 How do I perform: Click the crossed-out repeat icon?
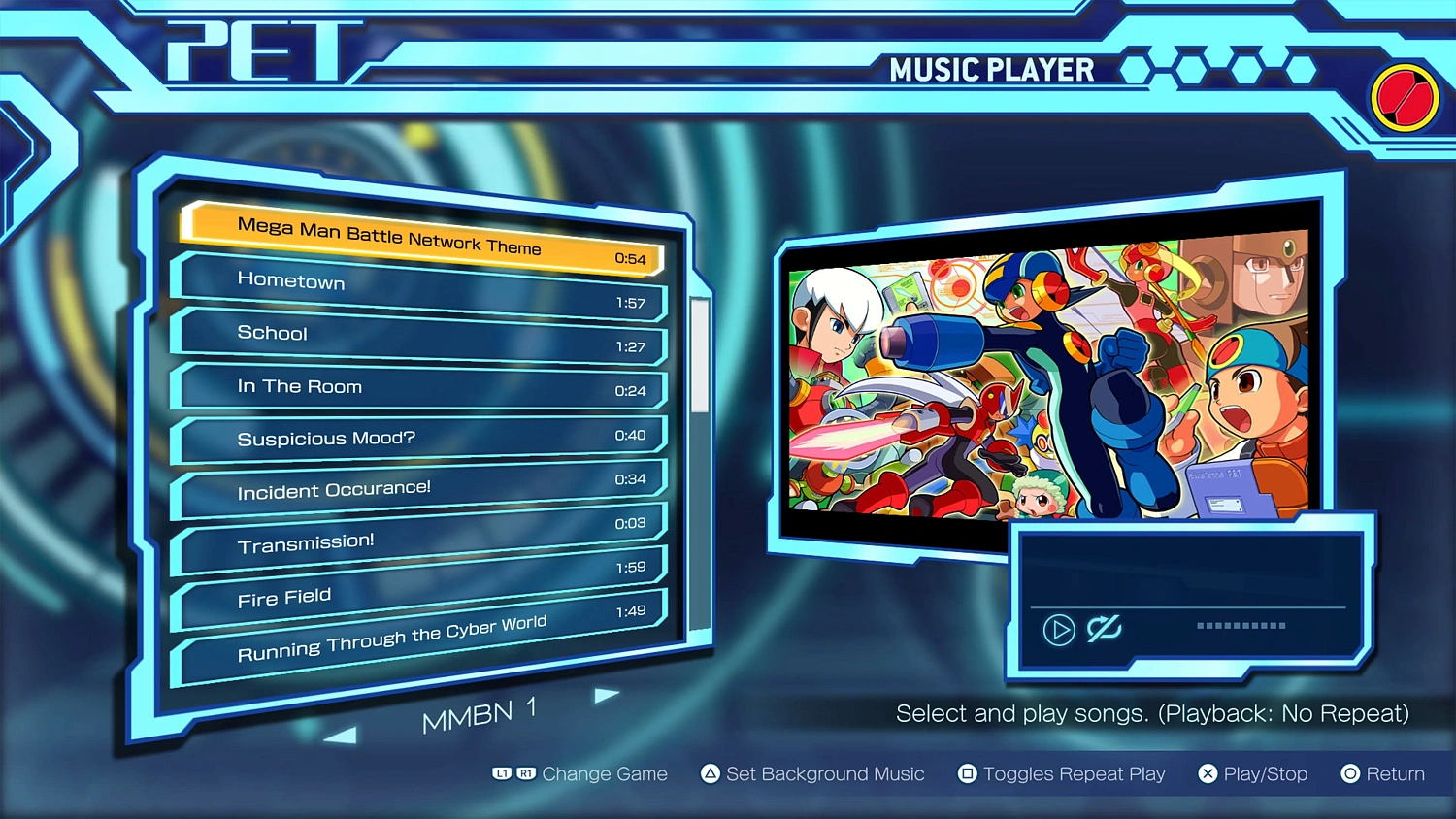[1103, 629]
